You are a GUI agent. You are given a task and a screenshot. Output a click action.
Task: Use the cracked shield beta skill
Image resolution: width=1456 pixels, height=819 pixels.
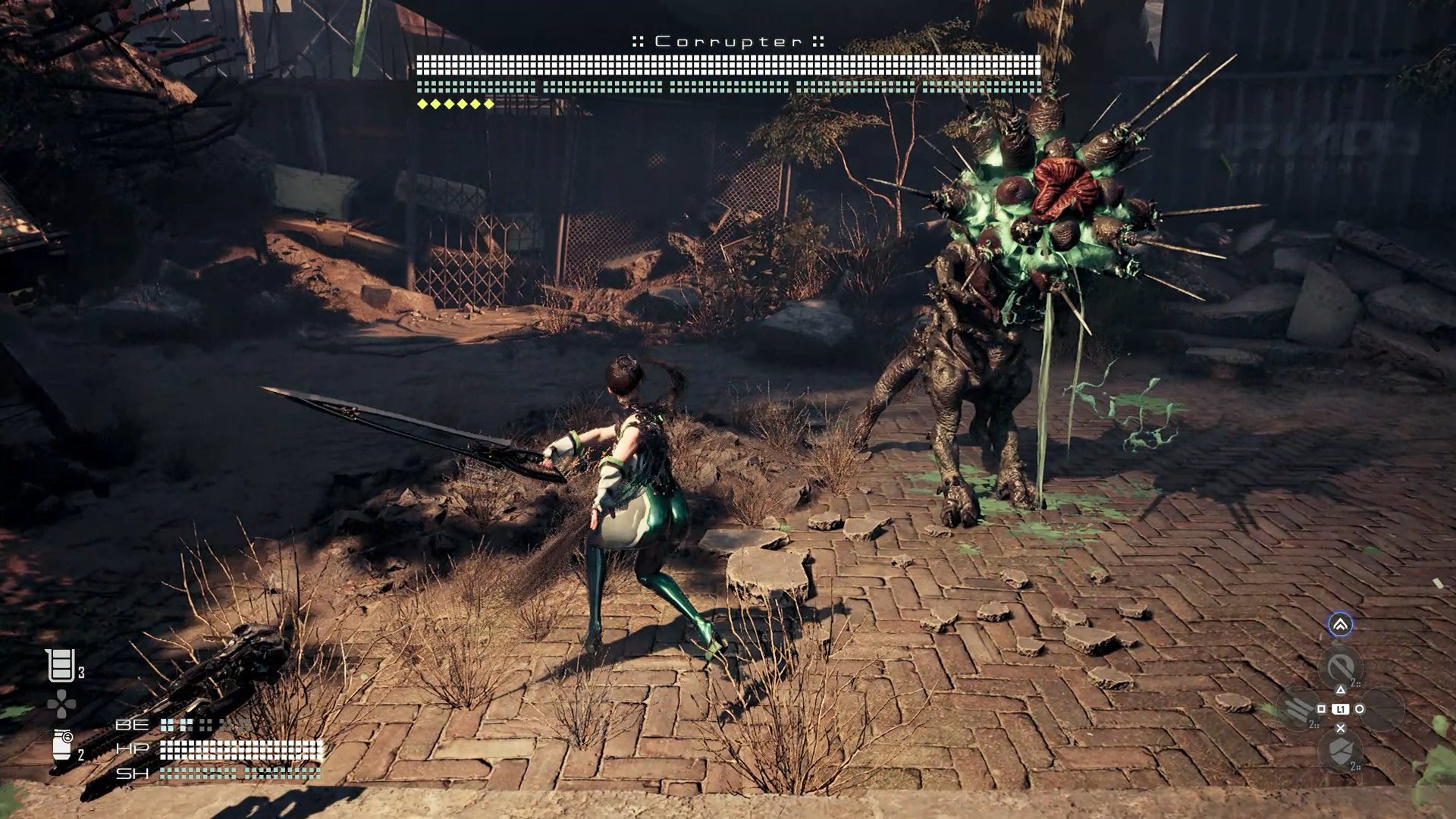(1340, 751)
